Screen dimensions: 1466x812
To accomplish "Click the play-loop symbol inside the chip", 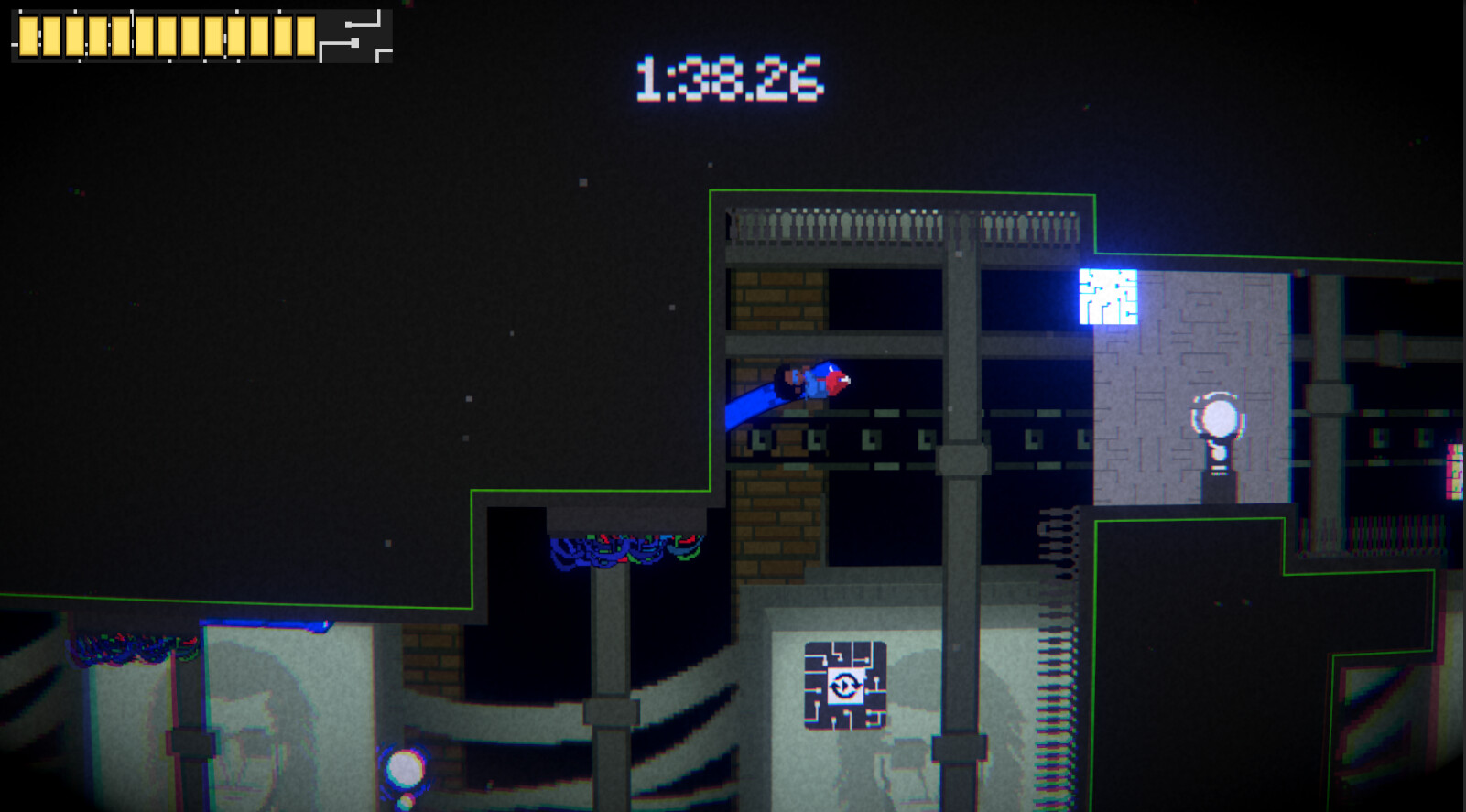I will tap(843, 685).
